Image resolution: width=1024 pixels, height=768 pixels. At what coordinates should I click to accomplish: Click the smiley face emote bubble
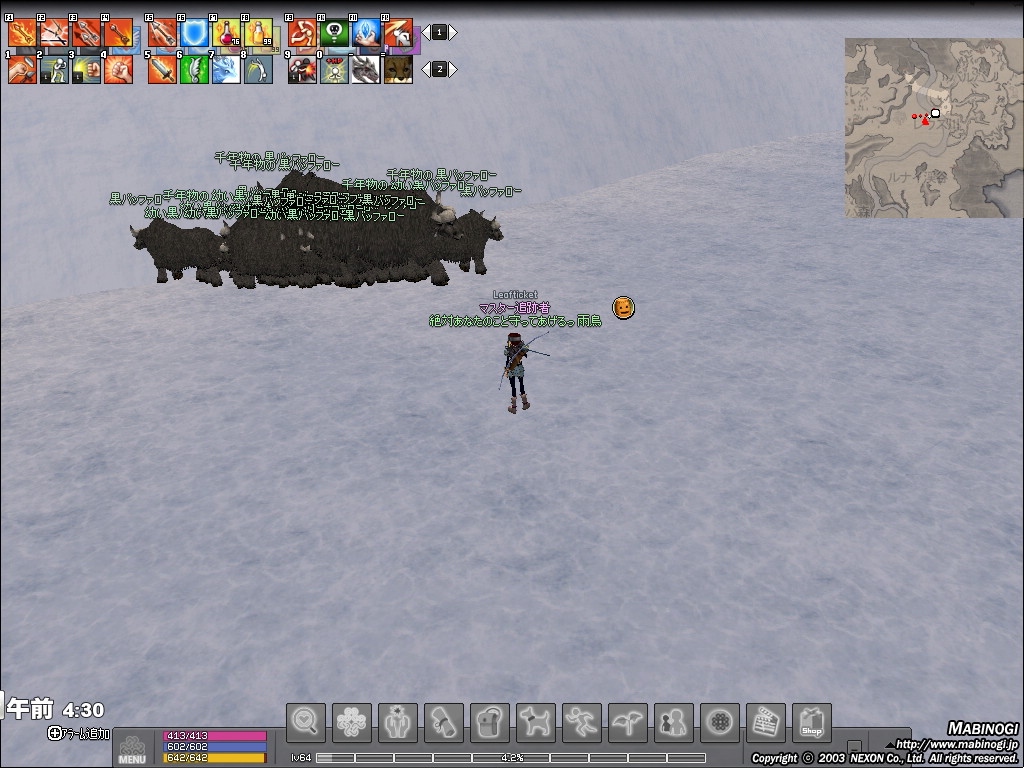623,307
